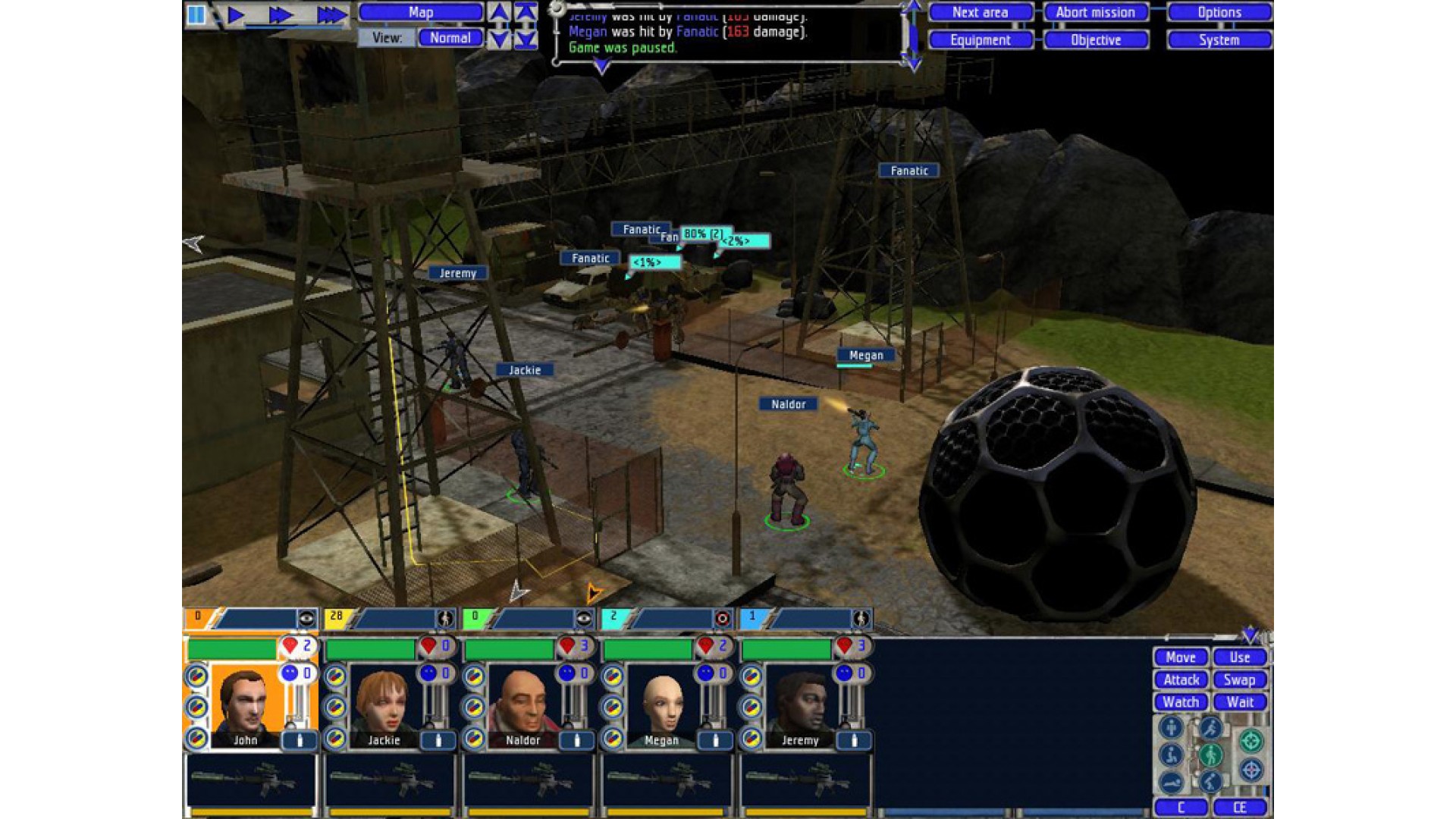1456x819 pixels.
Task: Activate the Swap command
Action: point(1240,680)
